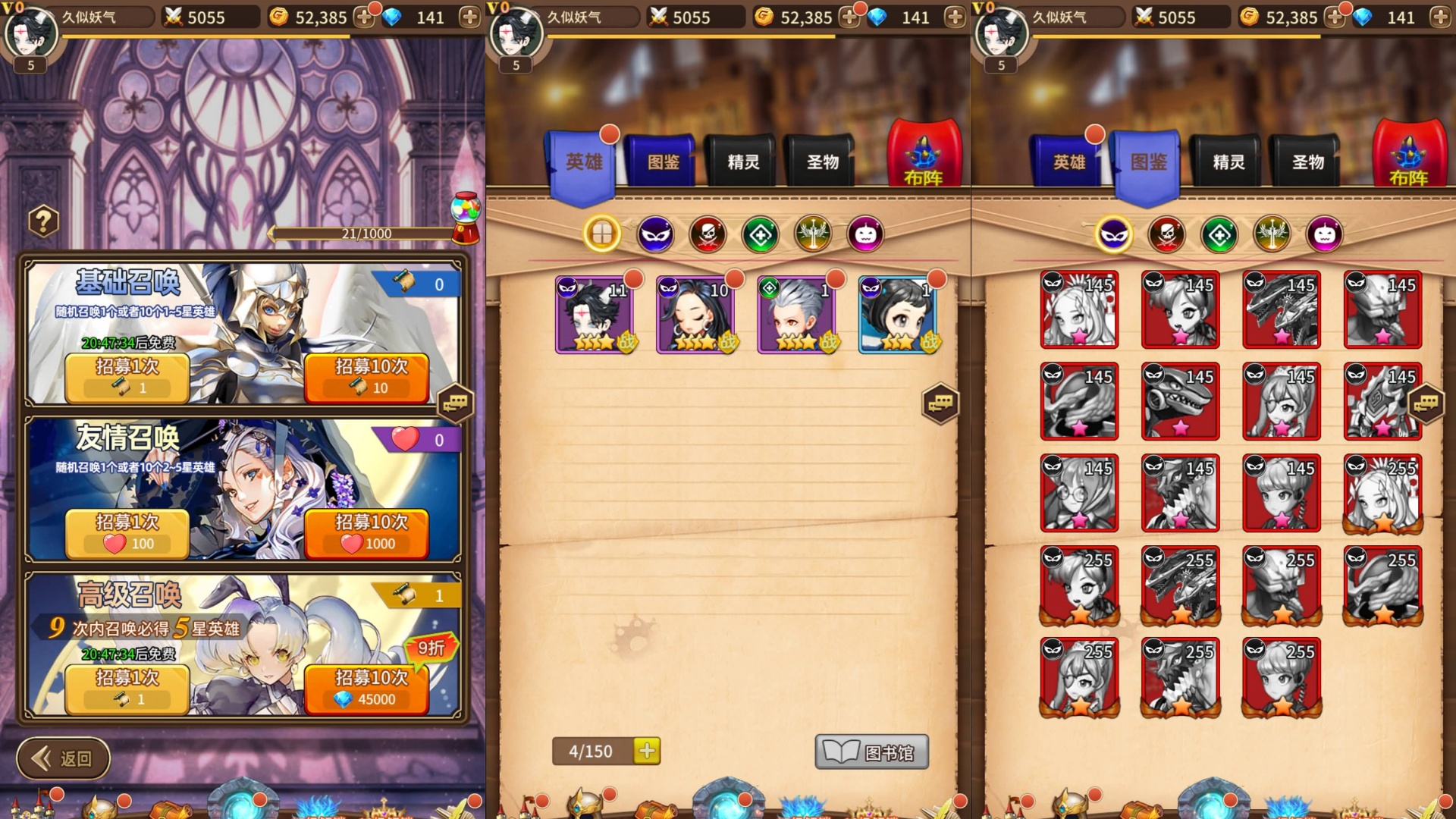The image size is (1456, 819).
Task: Open the gumball machine reward icon
Action: [x=466, y=216]
